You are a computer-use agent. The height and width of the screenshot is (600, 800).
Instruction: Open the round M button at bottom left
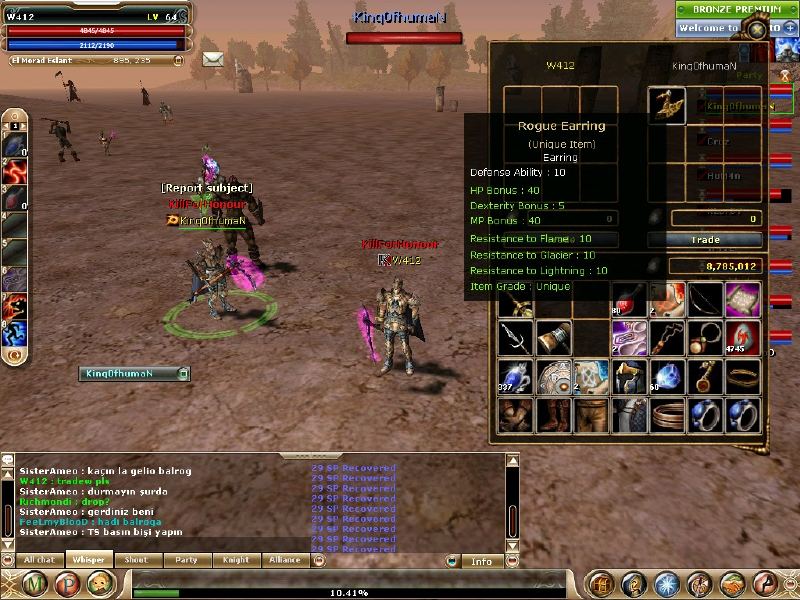pos(39,585)
